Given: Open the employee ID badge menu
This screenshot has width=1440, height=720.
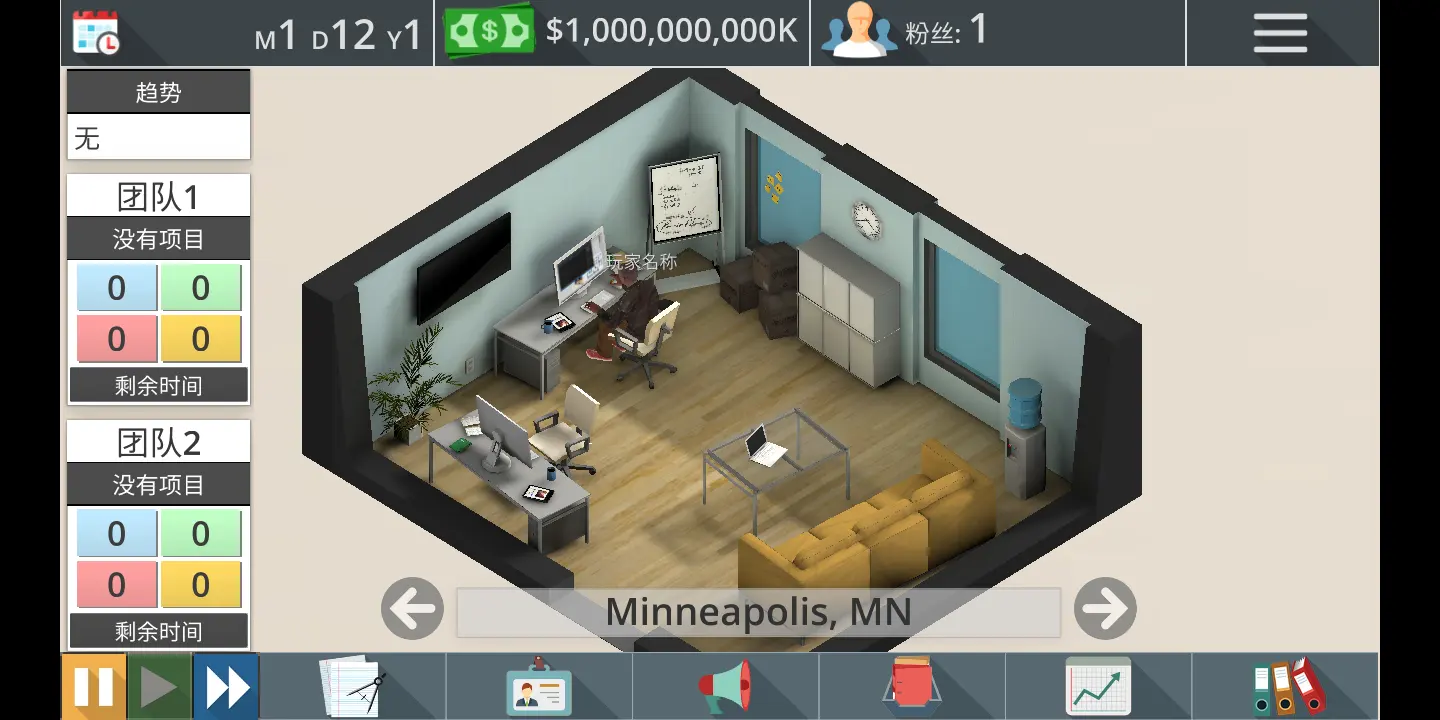Looking at the screenshot, I should (x=538, y=687).
